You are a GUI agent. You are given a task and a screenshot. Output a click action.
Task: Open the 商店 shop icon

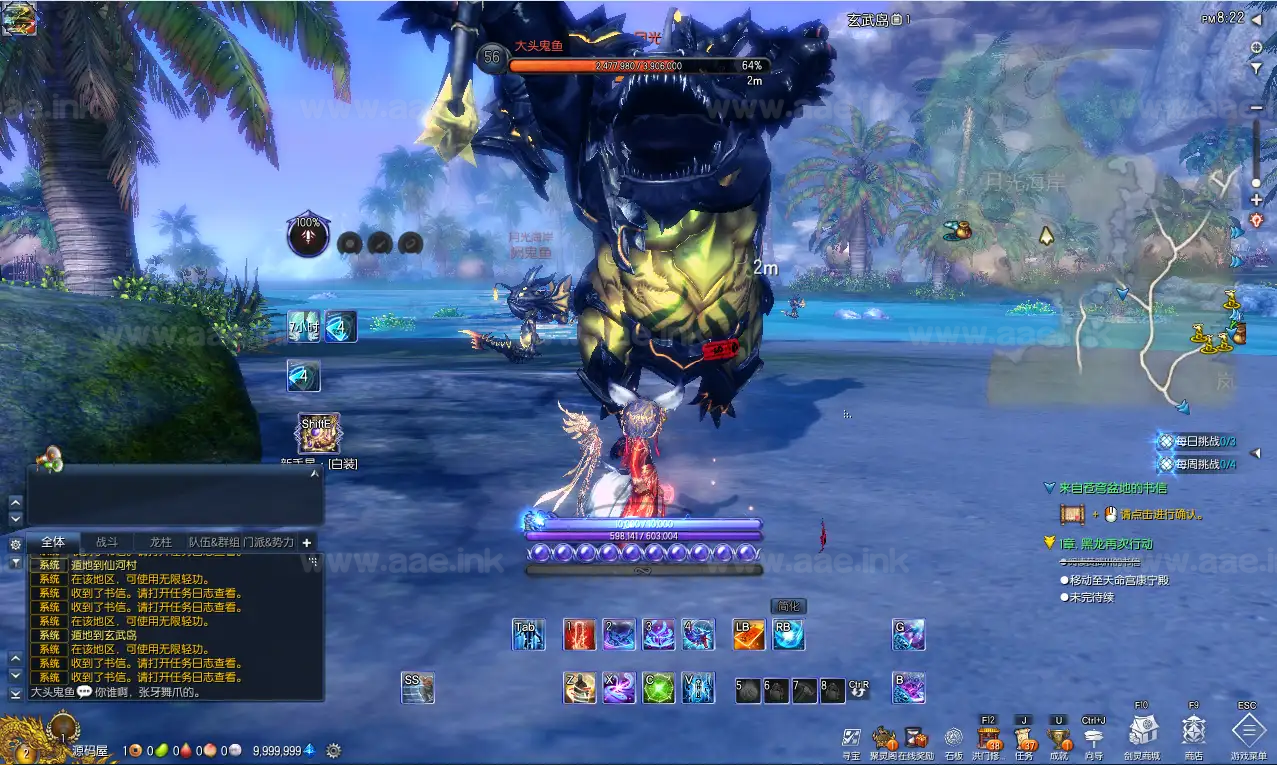1194,733
